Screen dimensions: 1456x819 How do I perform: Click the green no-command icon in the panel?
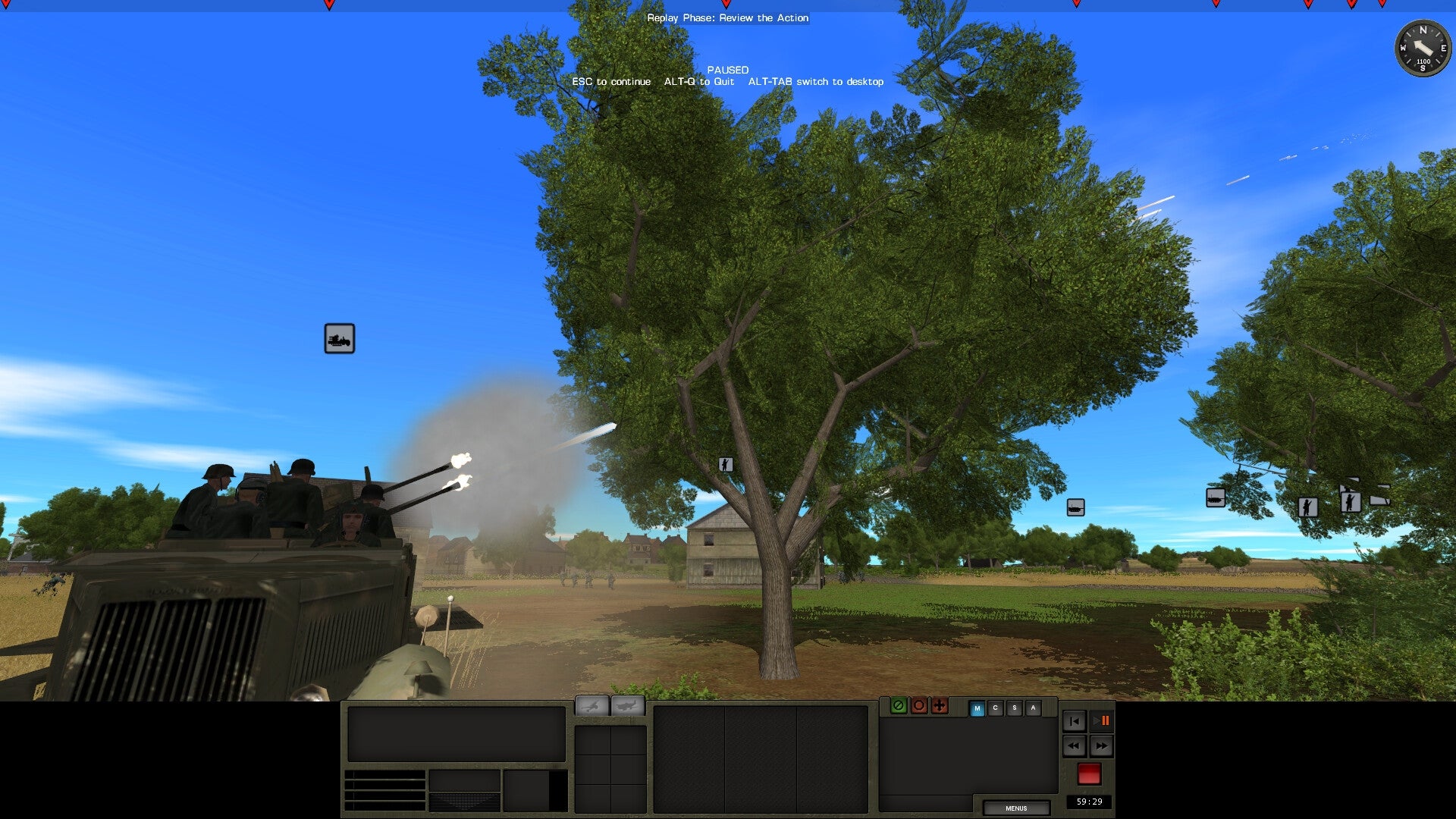point(899,706)
